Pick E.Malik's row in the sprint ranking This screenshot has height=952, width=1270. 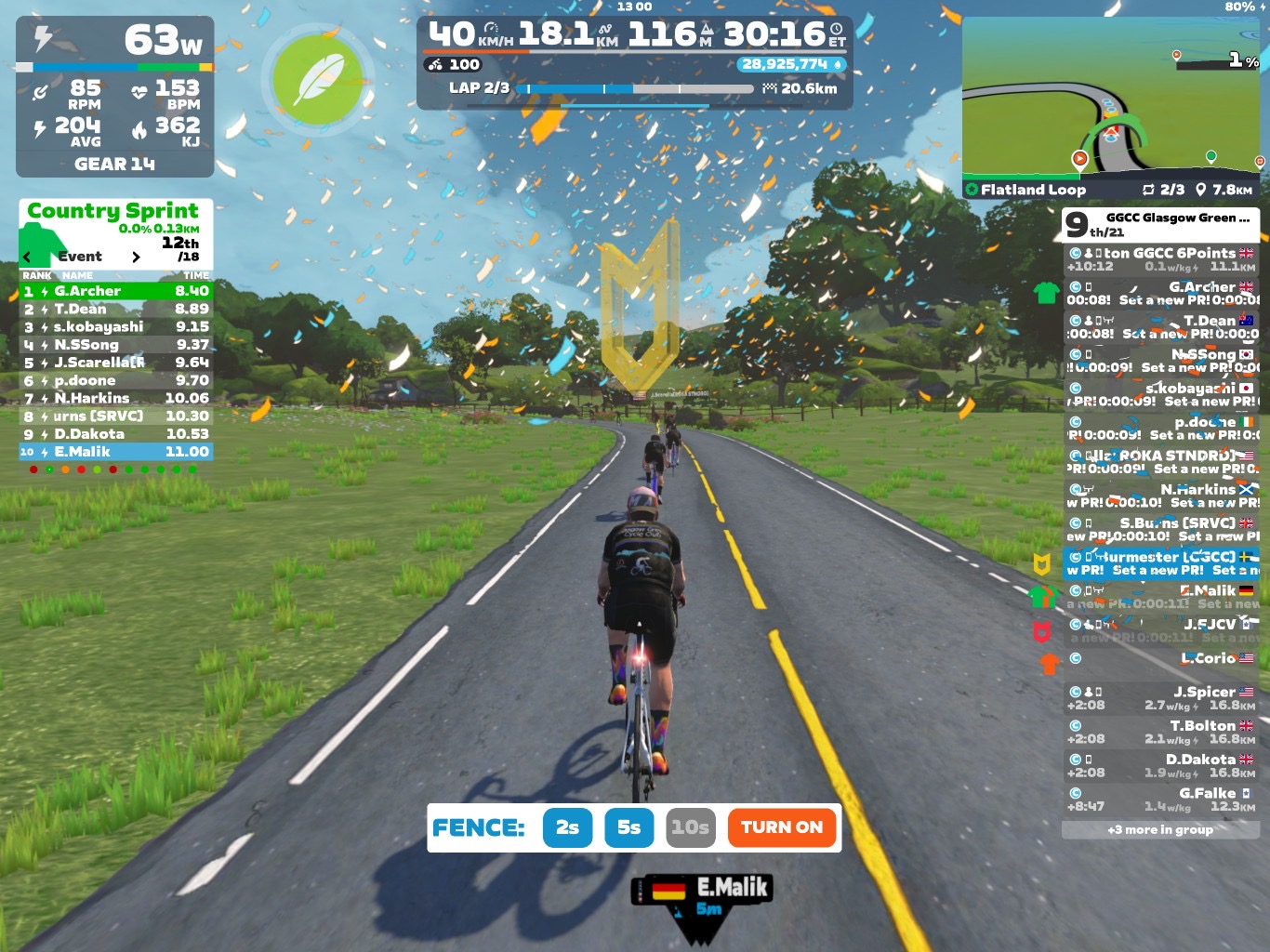pos(116,452)
